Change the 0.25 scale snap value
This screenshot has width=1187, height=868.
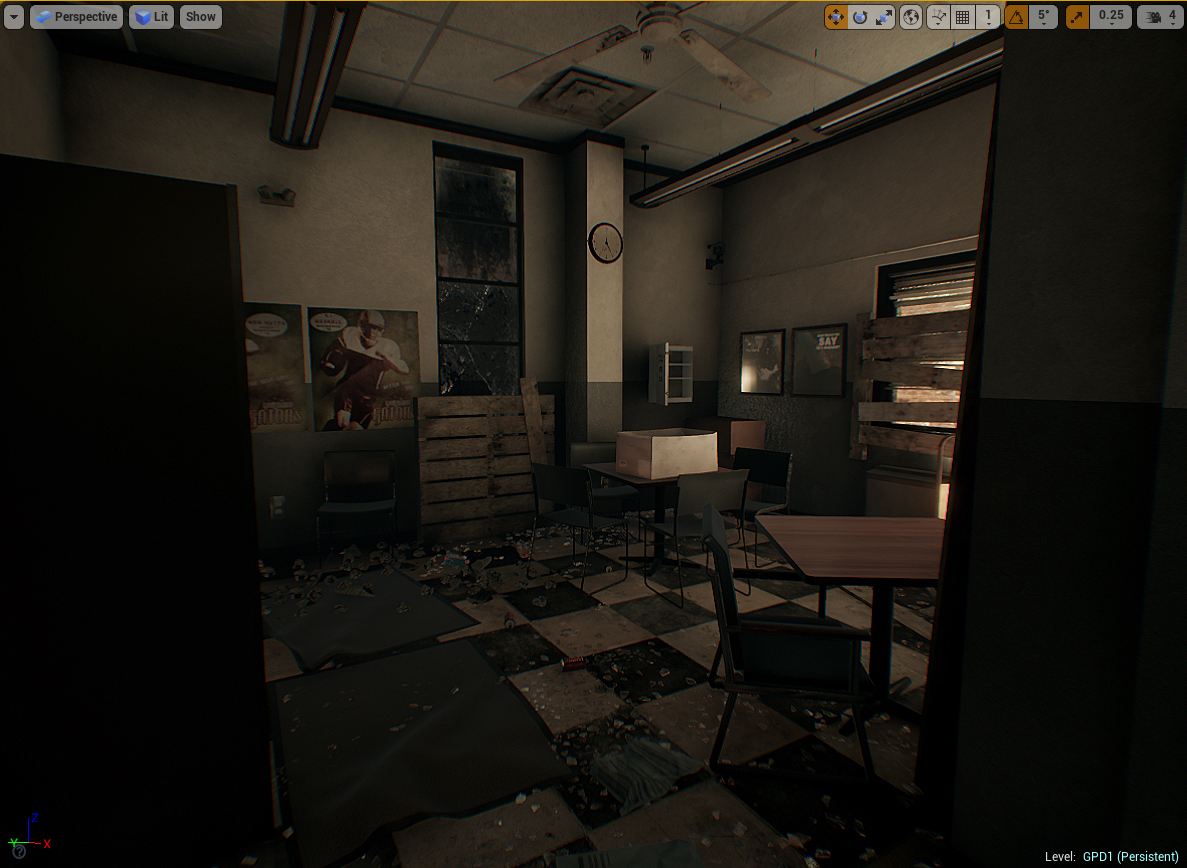(x=1110, y=17)
